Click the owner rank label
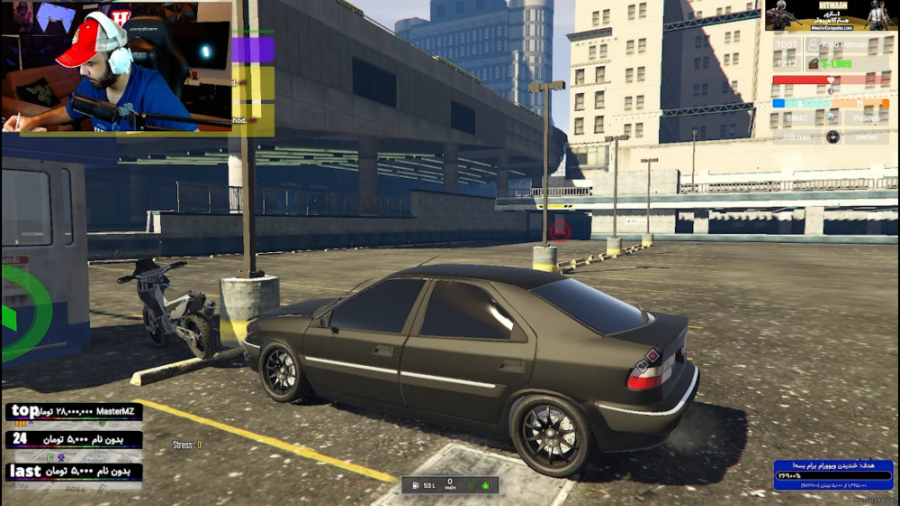Viewport: 900px width, 506px height. [866, 136]
